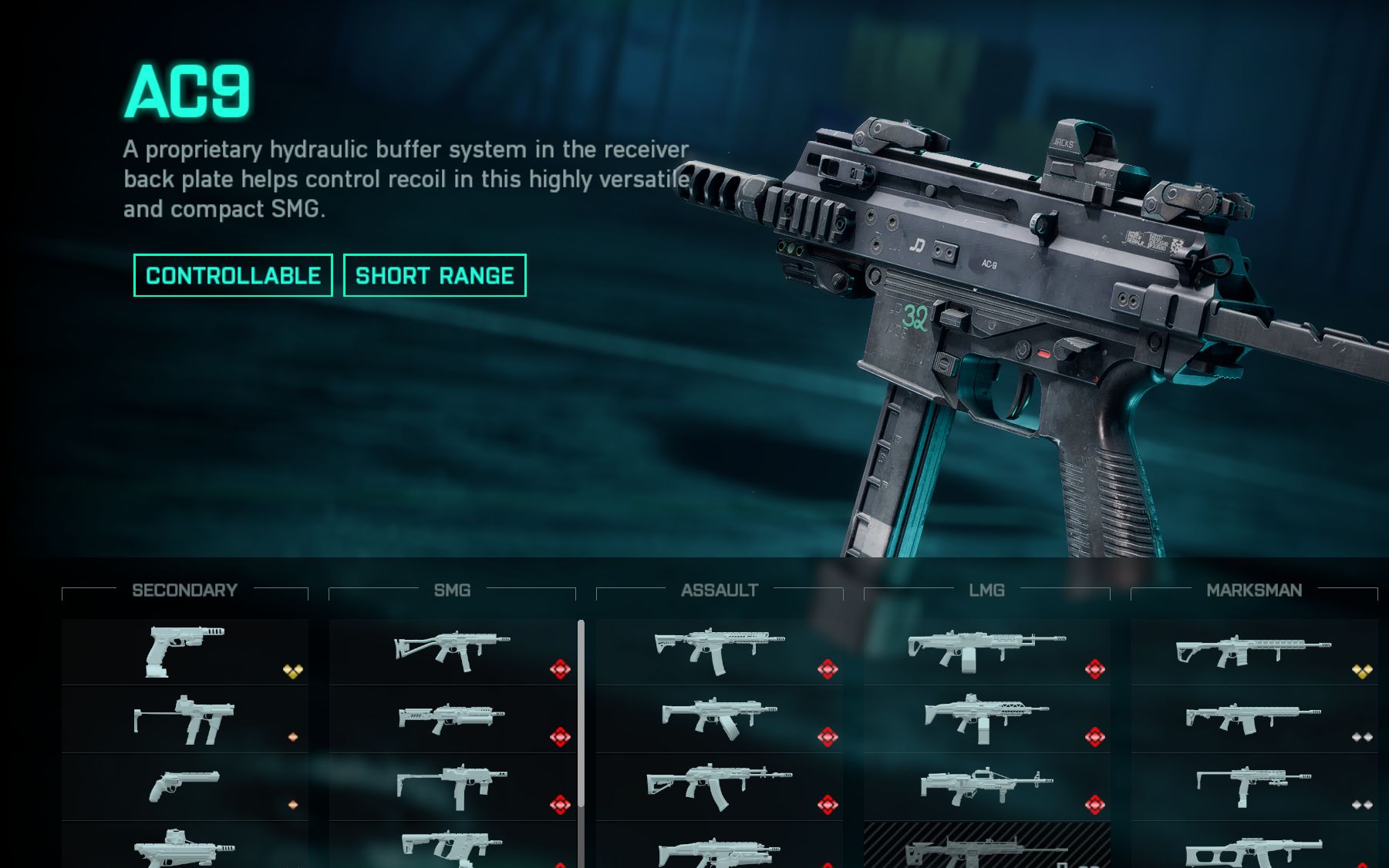Screen dimensions: 1389x868
Task: Select the LCMG light machine gun
Action: (x=986, y=651)
